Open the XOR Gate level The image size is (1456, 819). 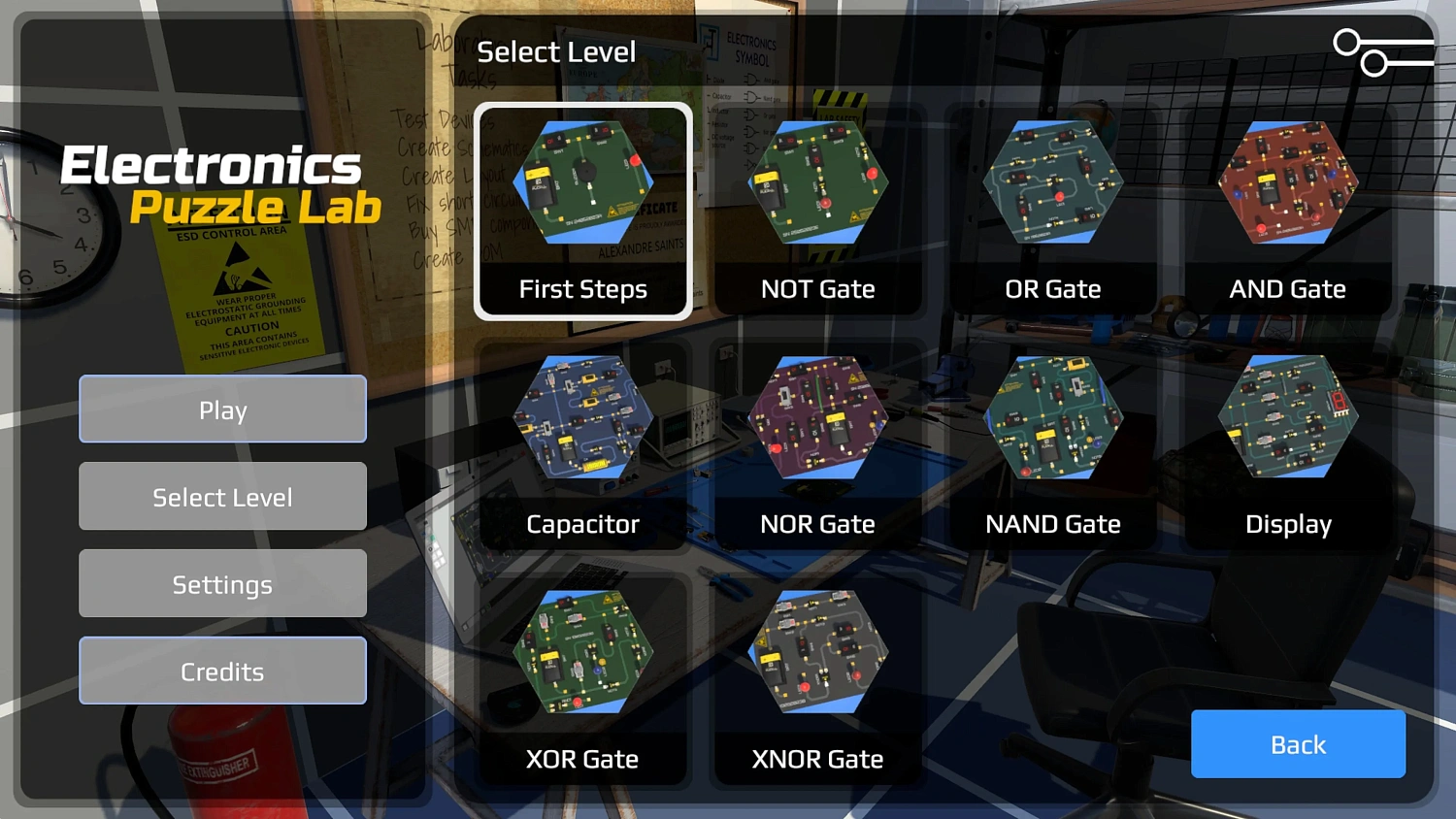[x=582, y=655]
